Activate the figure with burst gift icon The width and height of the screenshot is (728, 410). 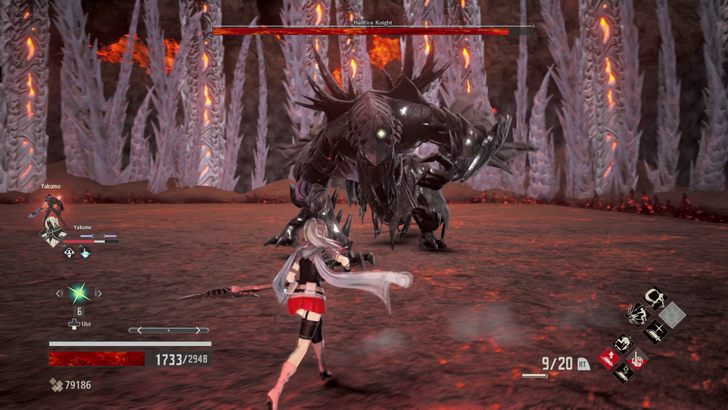[636, 316]
